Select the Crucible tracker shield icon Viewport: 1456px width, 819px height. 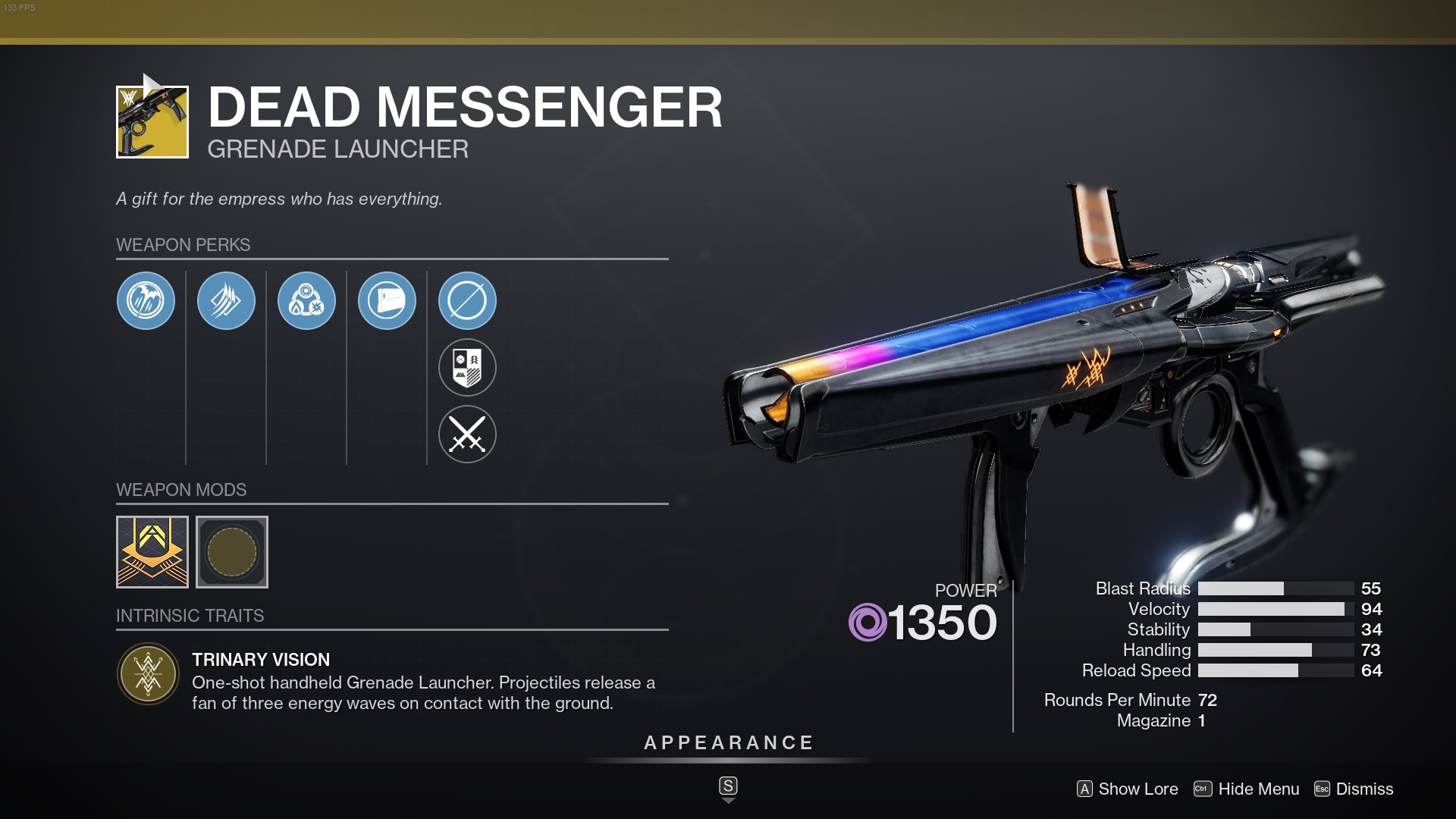pos(468,368)
